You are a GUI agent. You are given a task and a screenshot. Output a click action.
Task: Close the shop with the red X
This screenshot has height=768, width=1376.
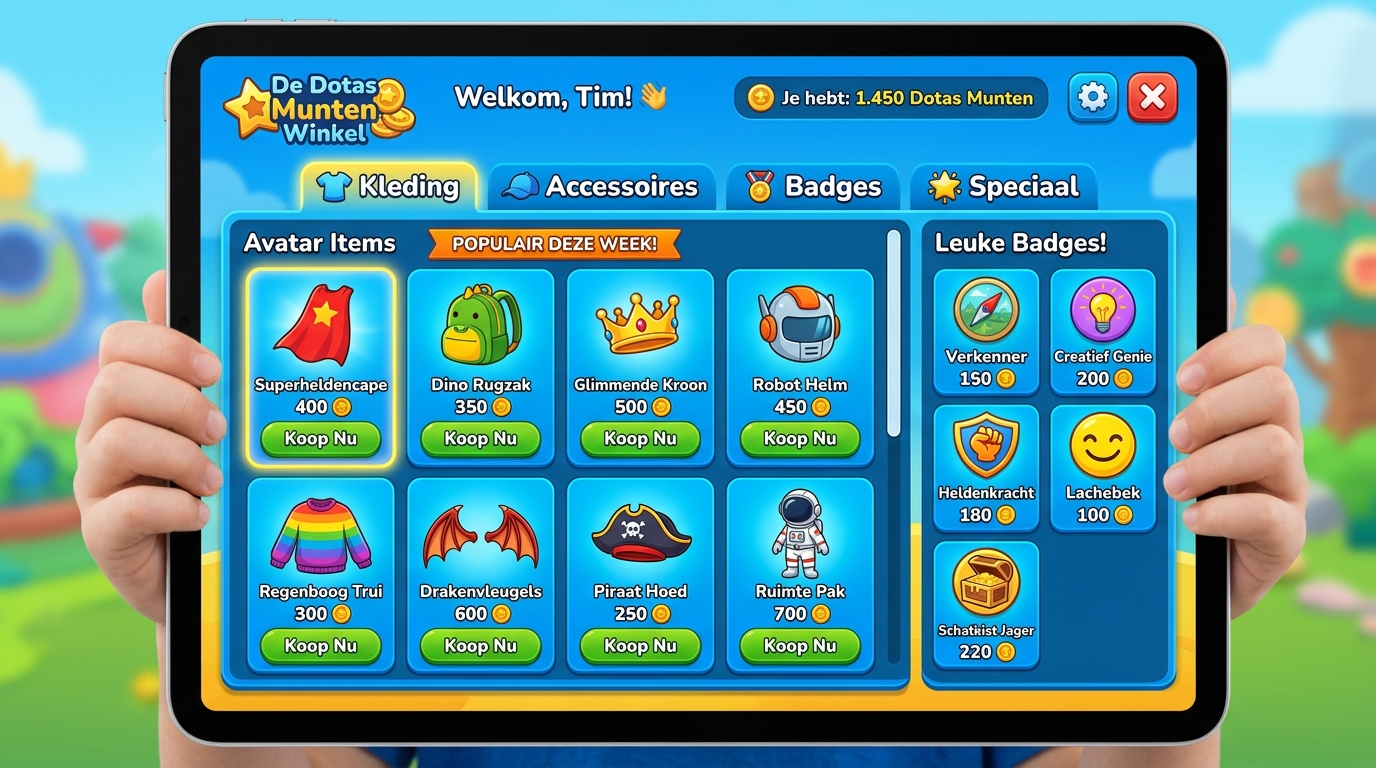(1152, 98)
